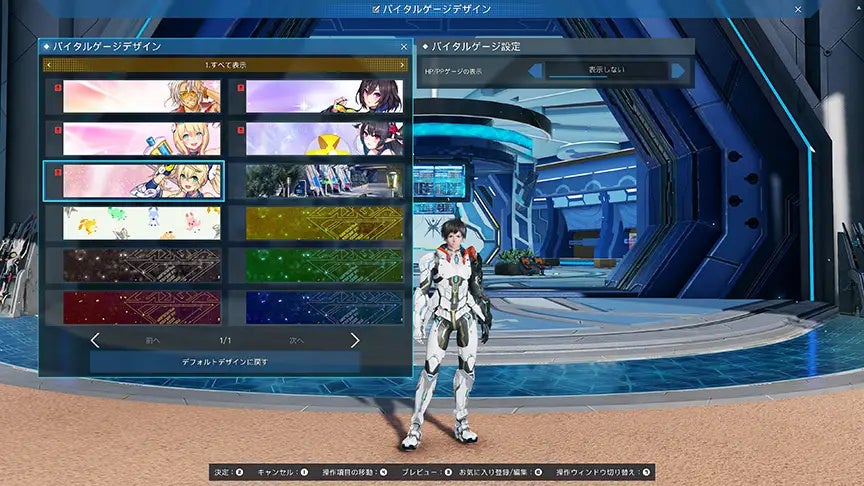Reset to default design button
The image size is (864, 486).
tap(225, 361)
